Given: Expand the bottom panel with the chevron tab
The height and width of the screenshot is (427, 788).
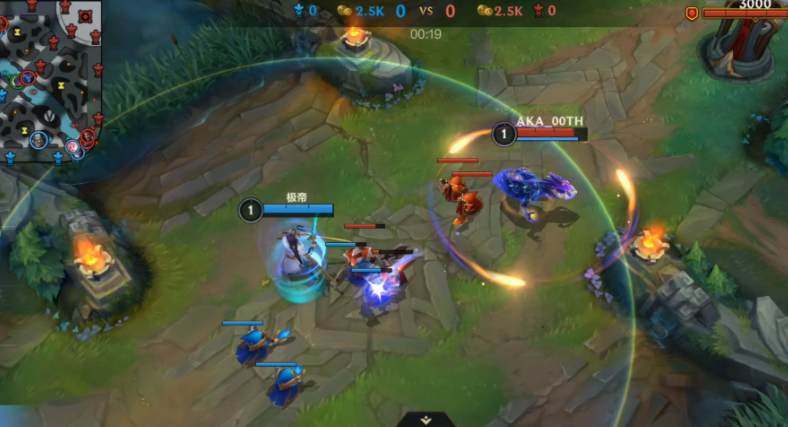Looking at the screenshot, I should point(426,420).
